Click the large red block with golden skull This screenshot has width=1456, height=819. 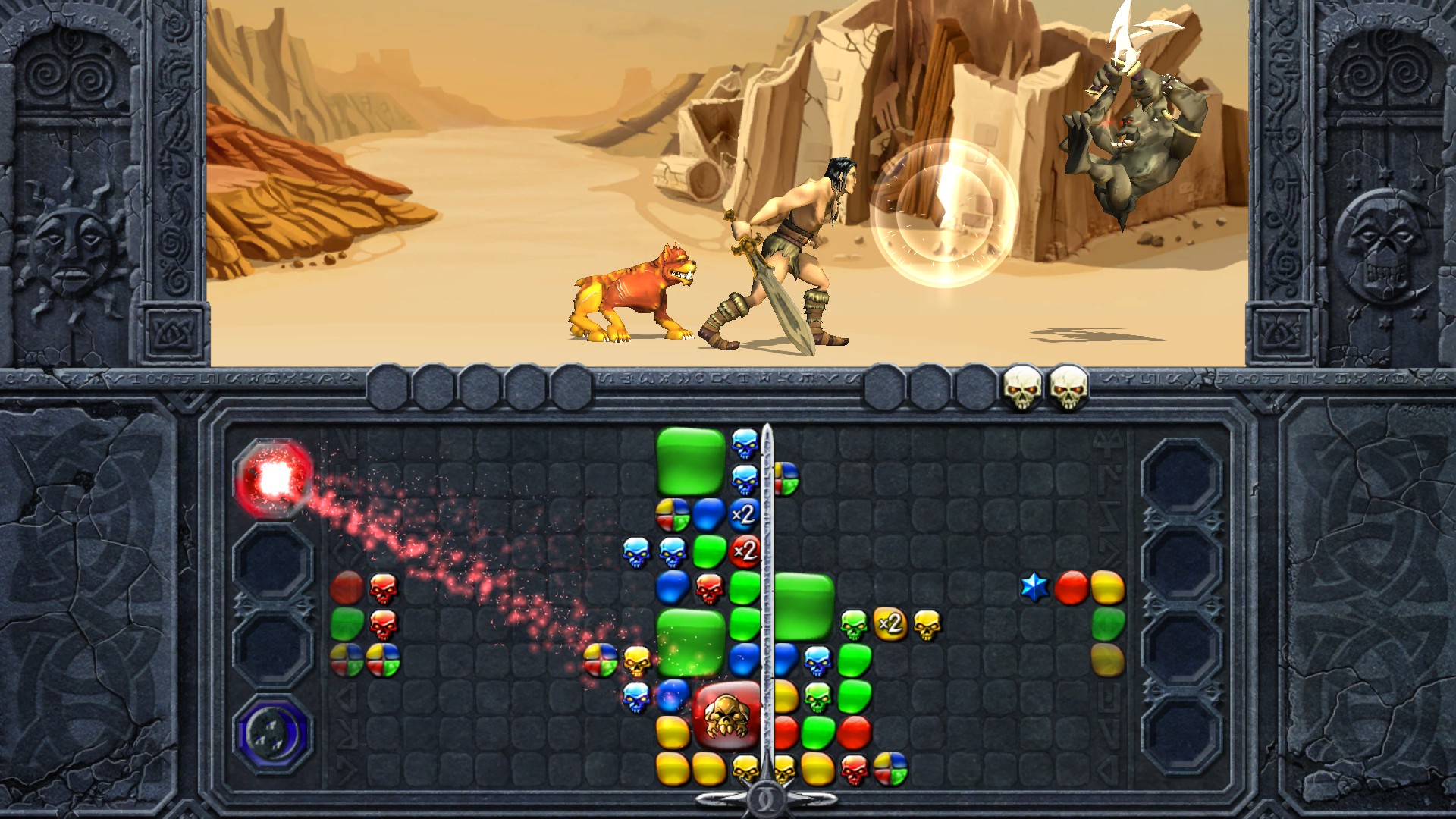[726, 715]
